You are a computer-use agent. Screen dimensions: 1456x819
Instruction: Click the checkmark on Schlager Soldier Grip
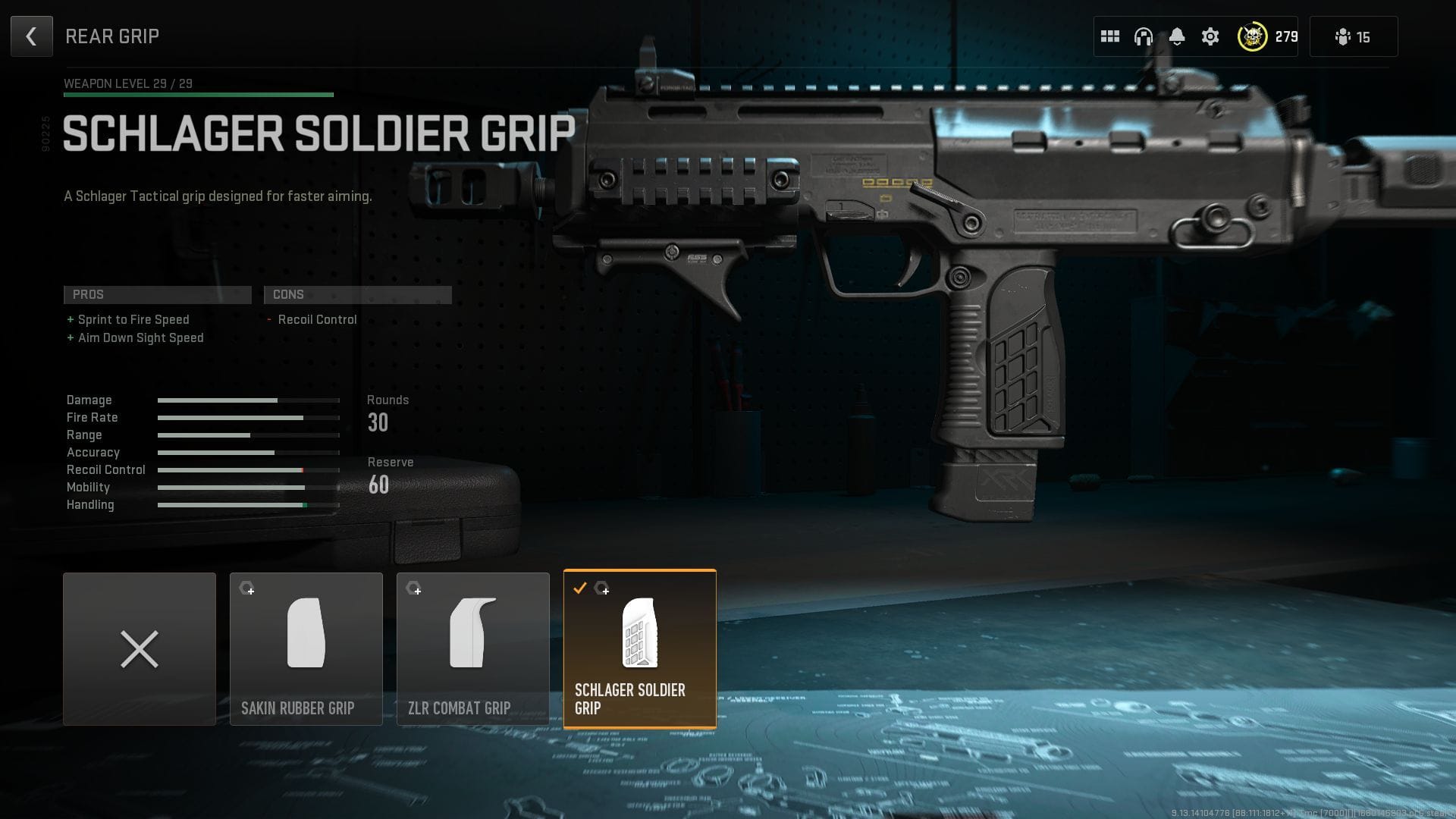[x=581, y=587]
